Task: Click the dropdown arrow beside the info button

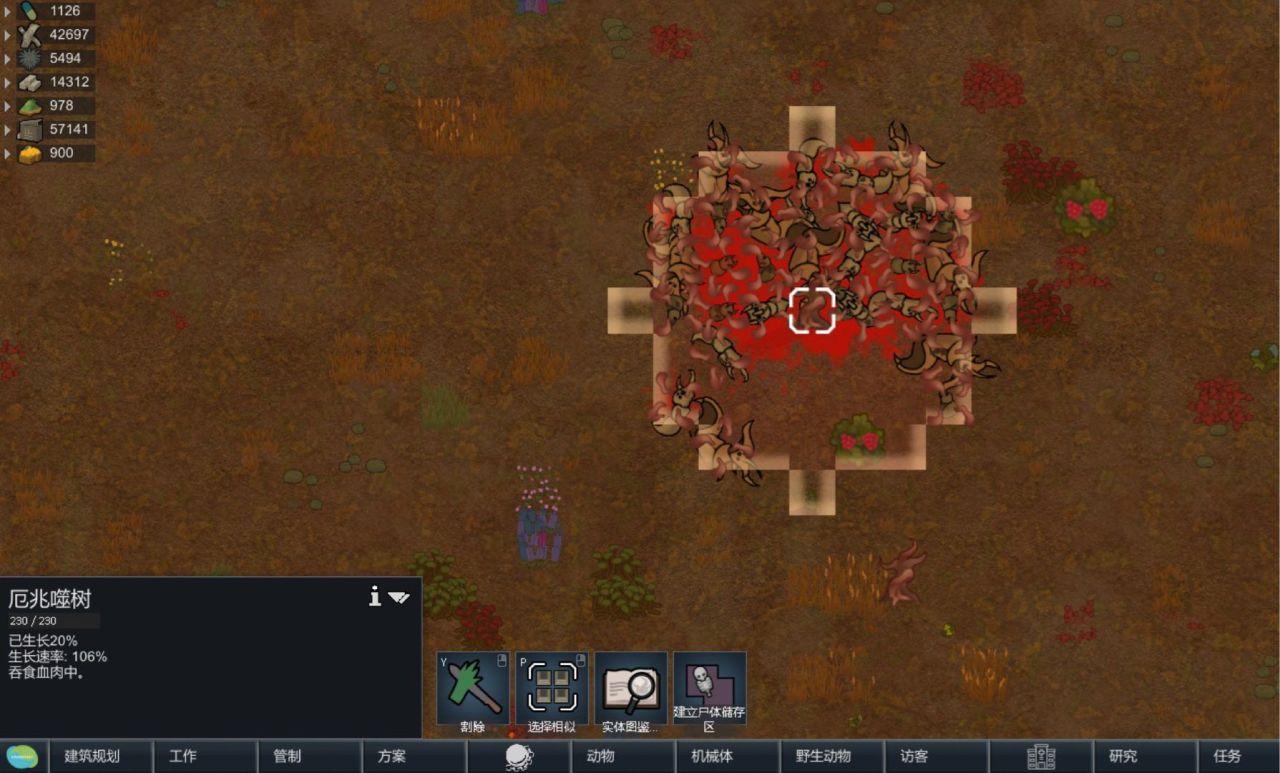Action: (x=399, y=598)
